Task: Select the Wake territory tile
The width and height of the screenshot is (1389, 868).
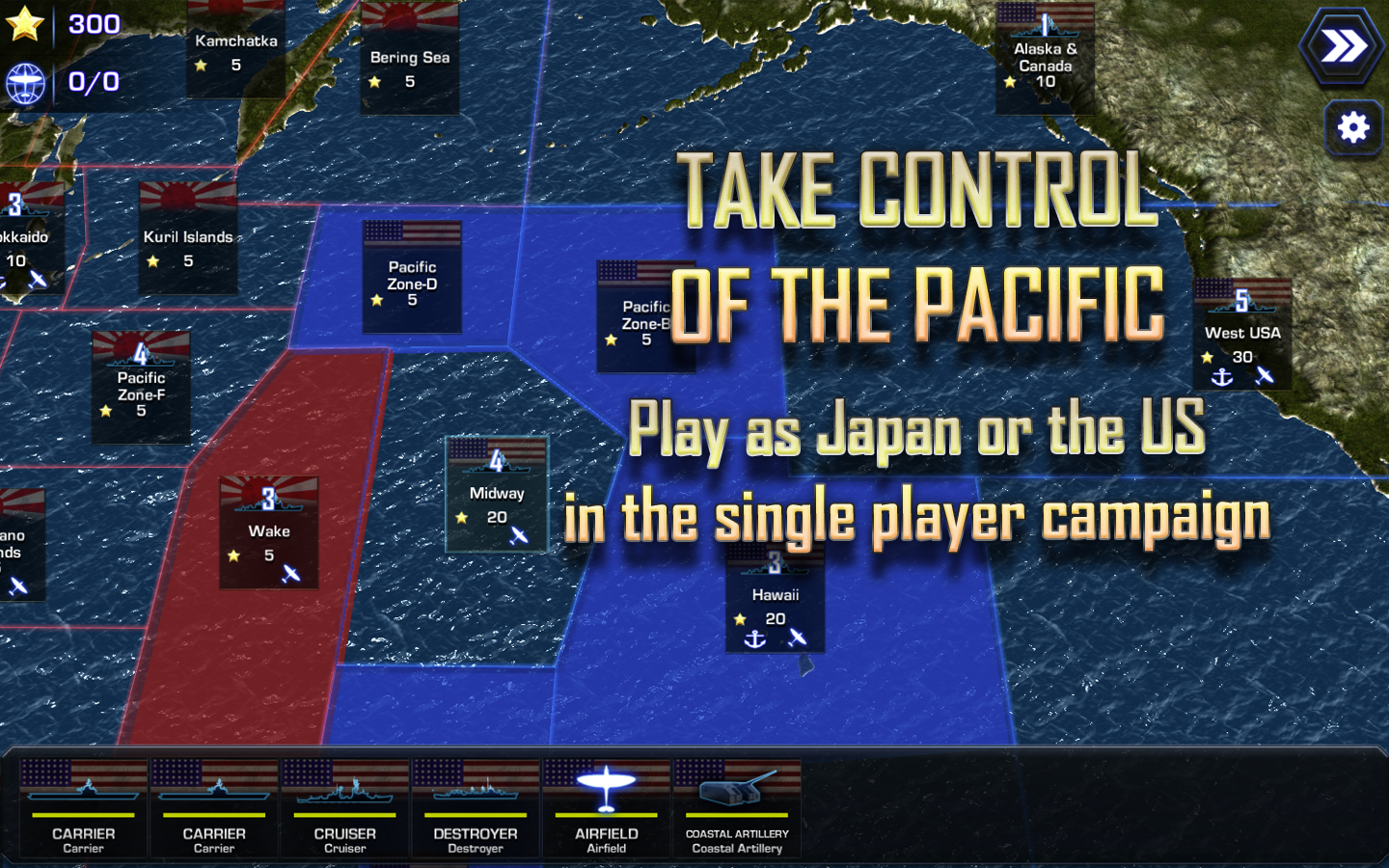Action: (268, 530)
